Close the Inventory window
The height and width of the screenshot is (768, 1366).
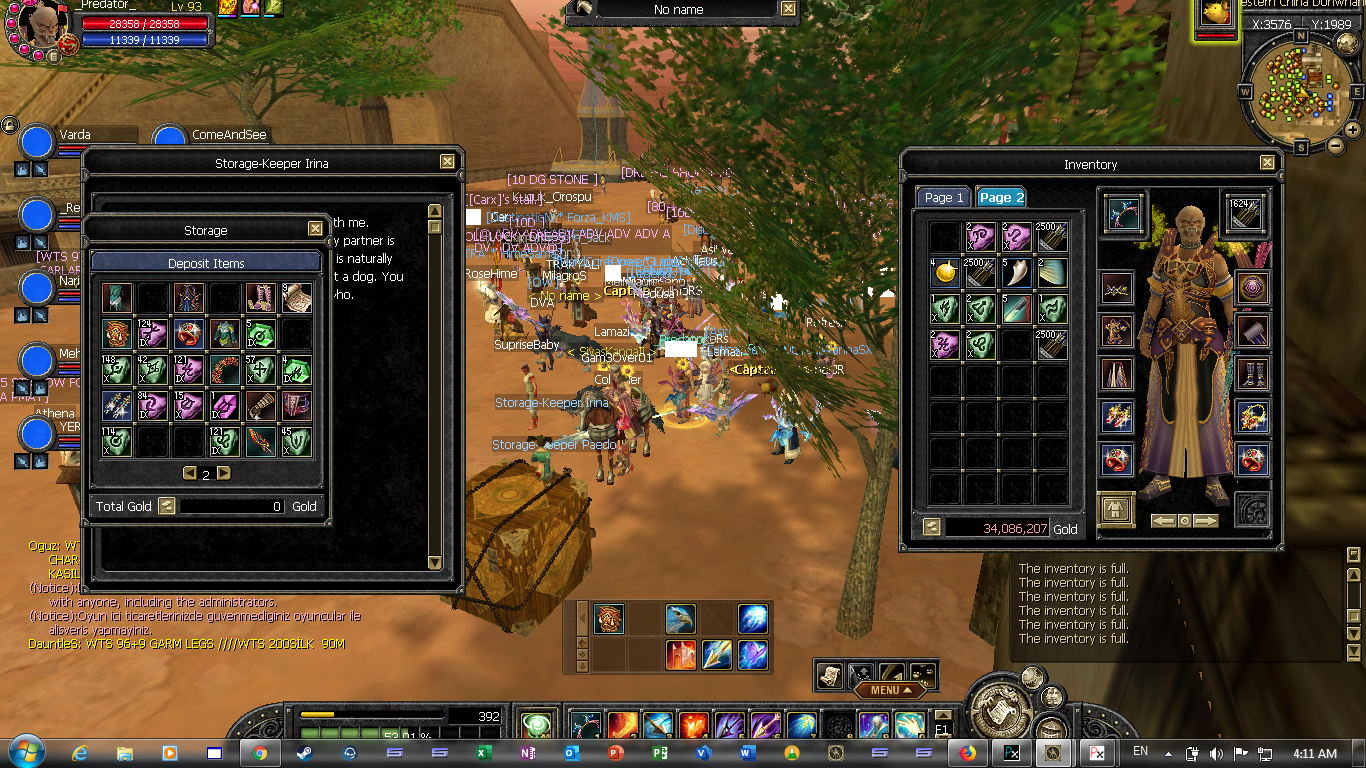pos(1267,163)
